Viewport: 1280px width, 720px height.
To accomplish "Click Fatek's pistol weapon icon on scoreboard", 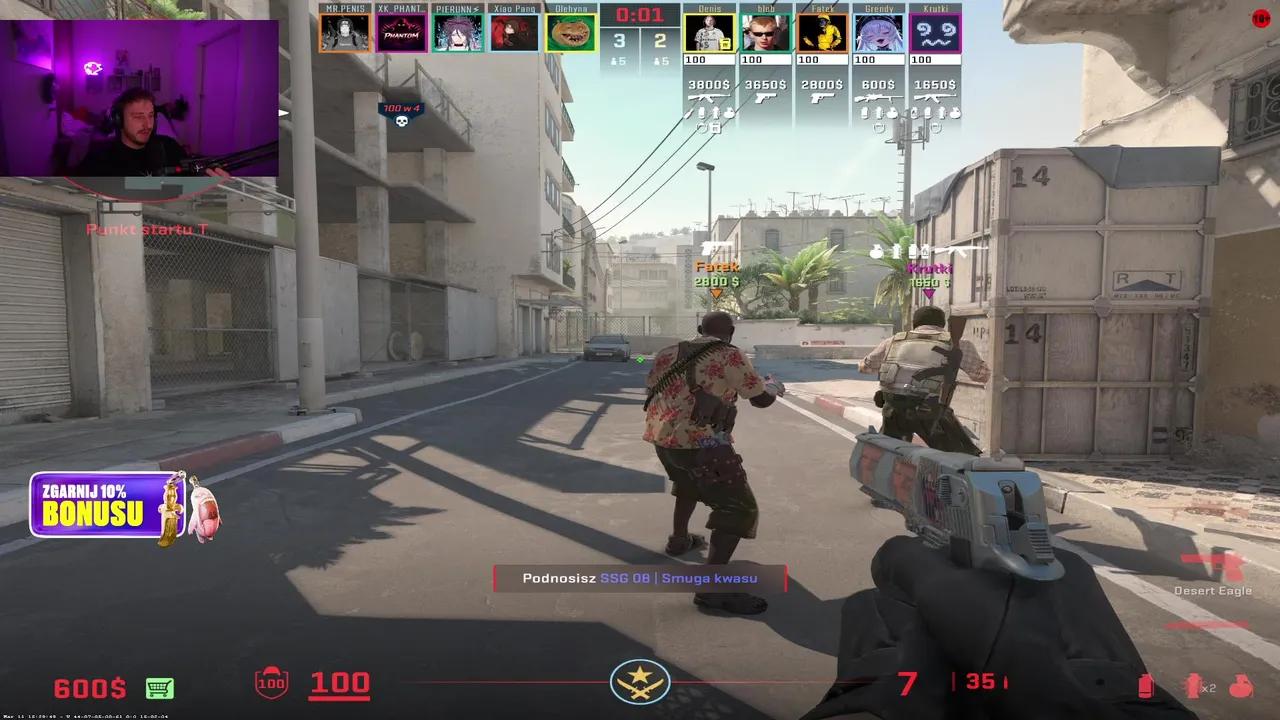I will click(823, 99).
